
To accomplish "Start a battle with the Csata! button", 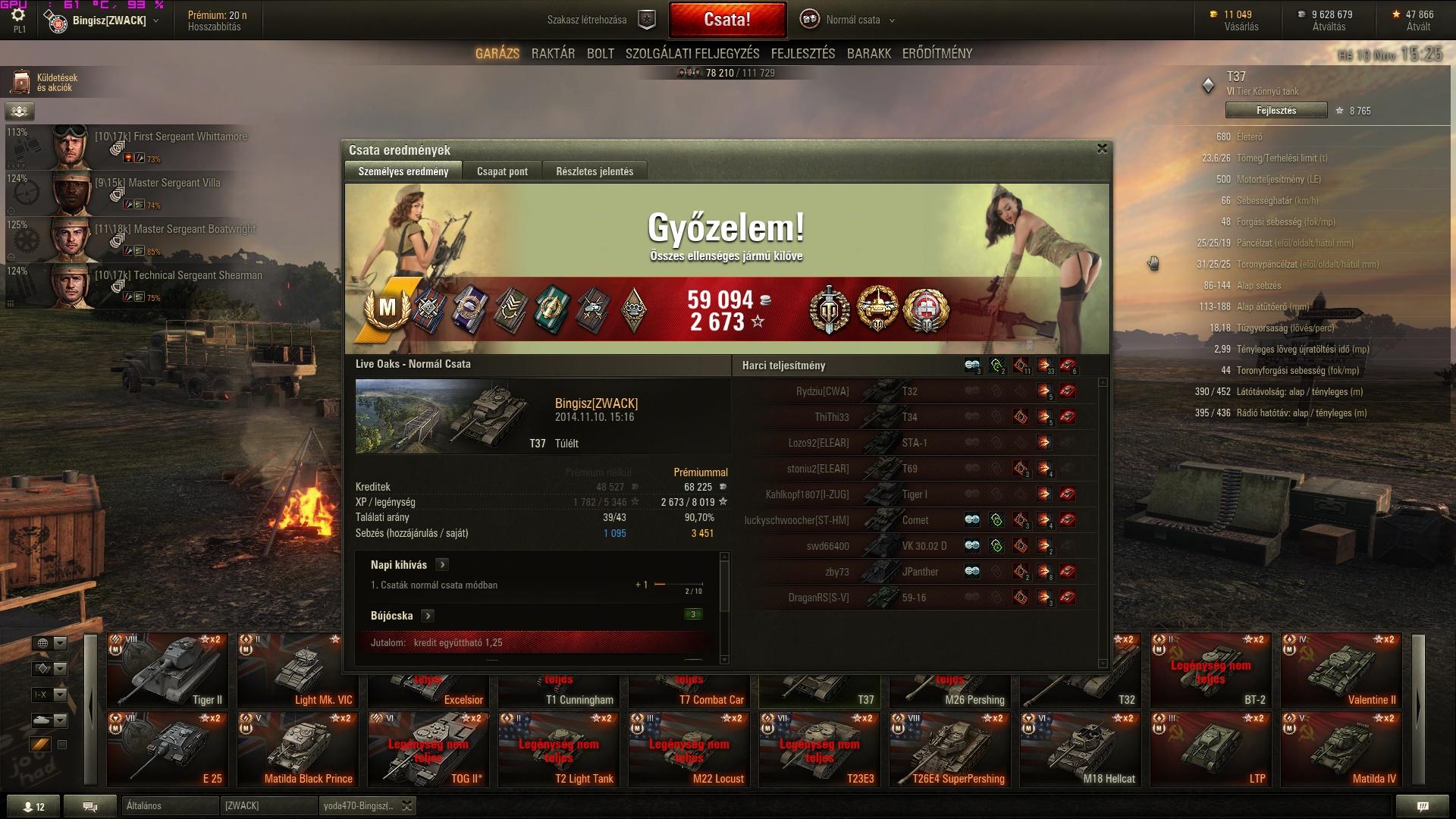I will (727, 20).
